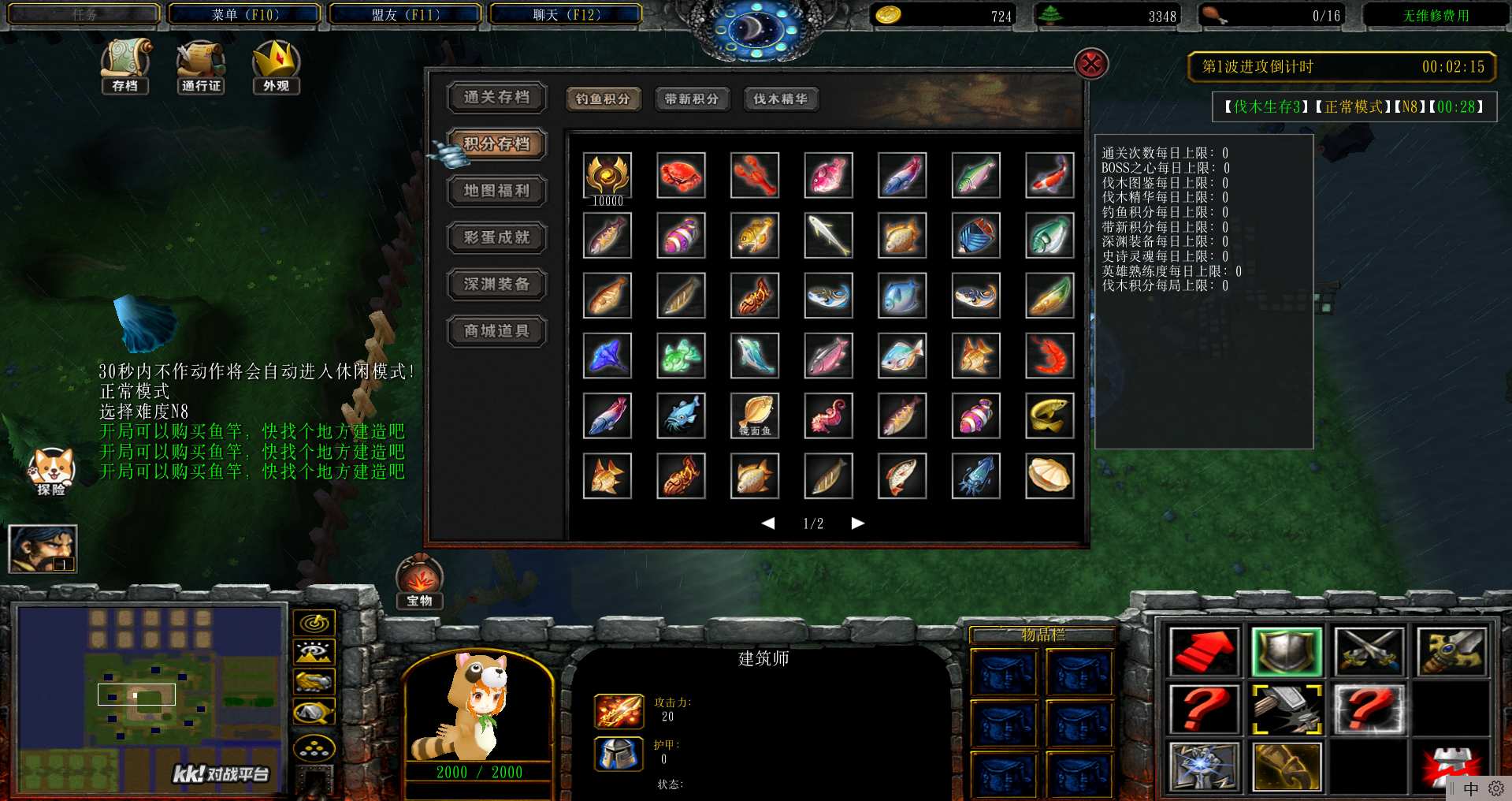Open the 通行证 pass icon
The height and width of the screenshot is (801, 1512).
coord(201,65)
